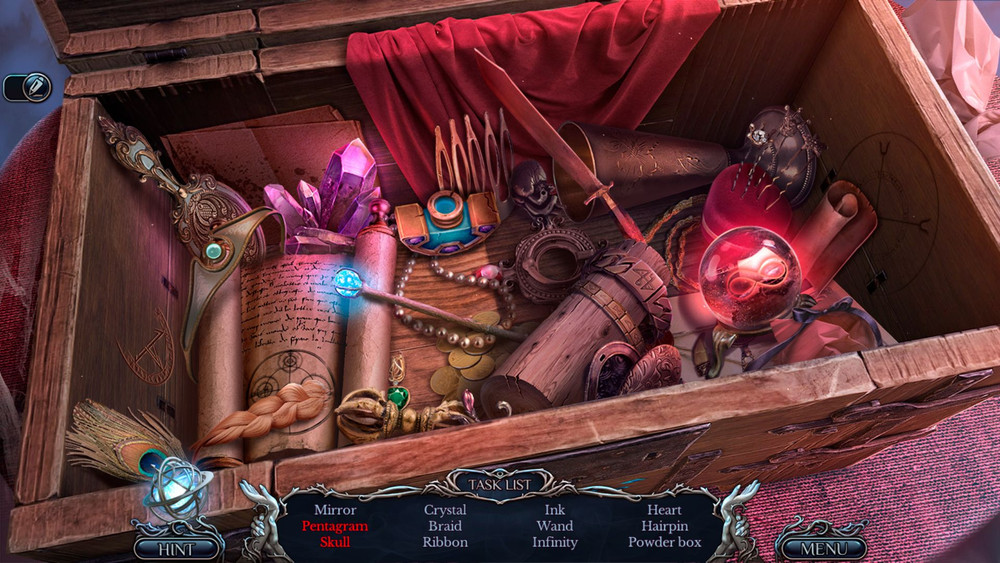Use the Hint button
The height and width of the screenshot is (563, 1000).
176,548
